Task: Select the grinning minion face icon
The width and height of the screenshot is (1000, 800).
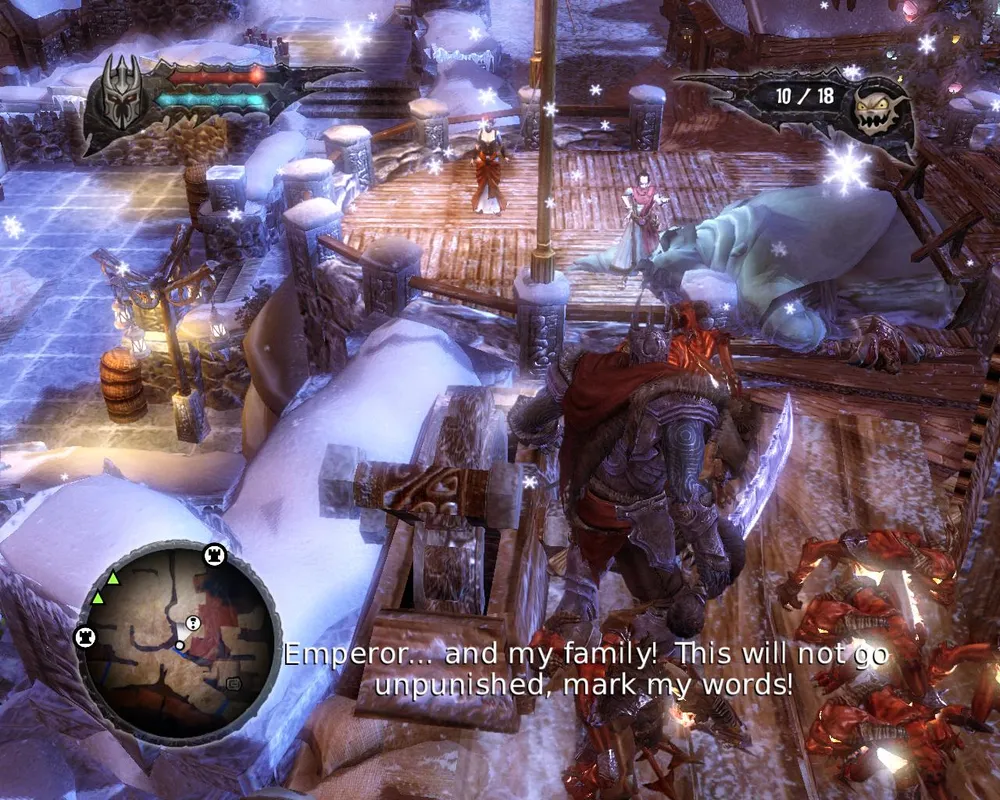Action: [x=877, y=110]
